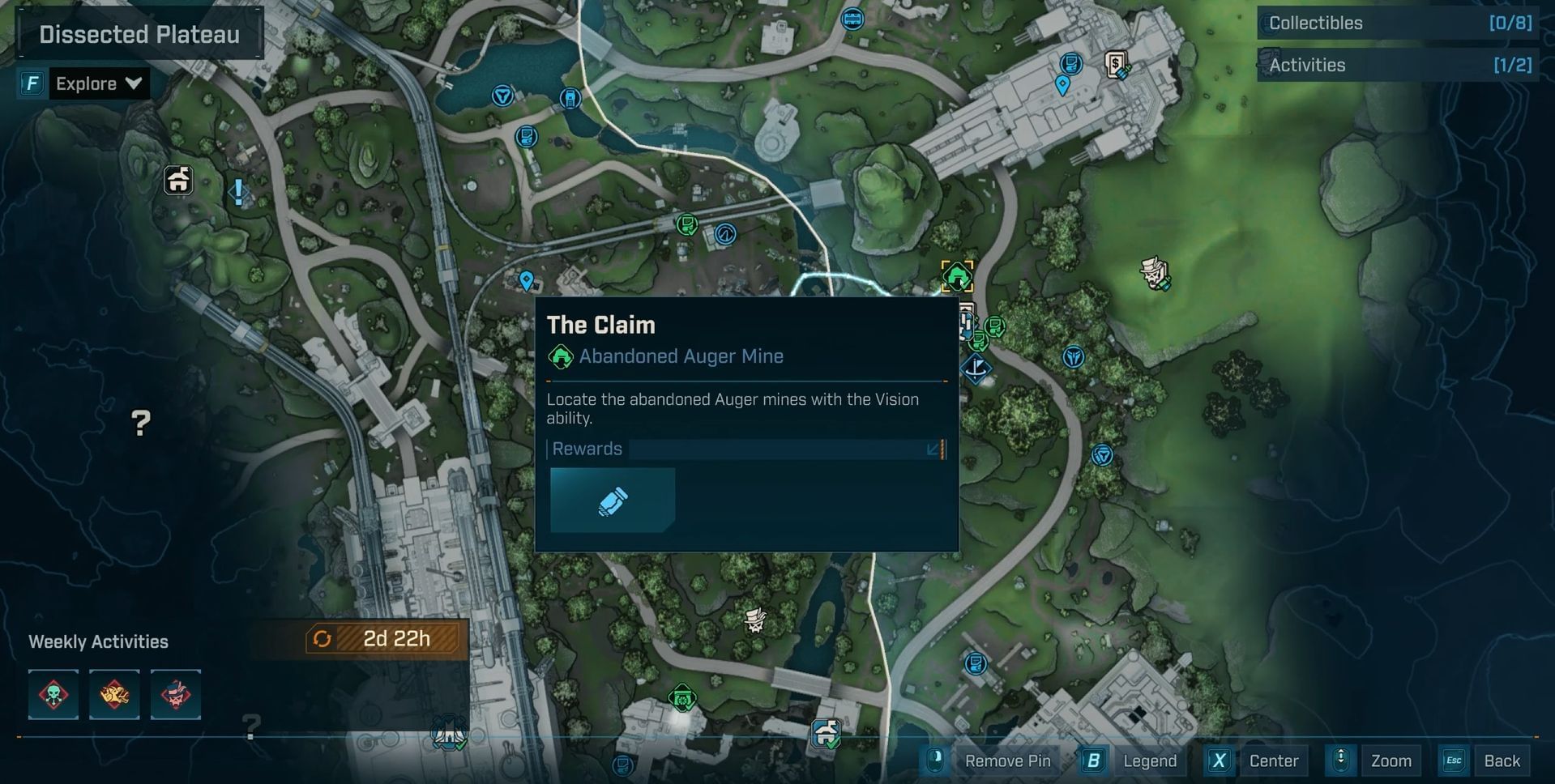Screen dimensions: 1555x784
Task: Select the dollar-sign vending machine marker
Action: [x=1117, y=63]
